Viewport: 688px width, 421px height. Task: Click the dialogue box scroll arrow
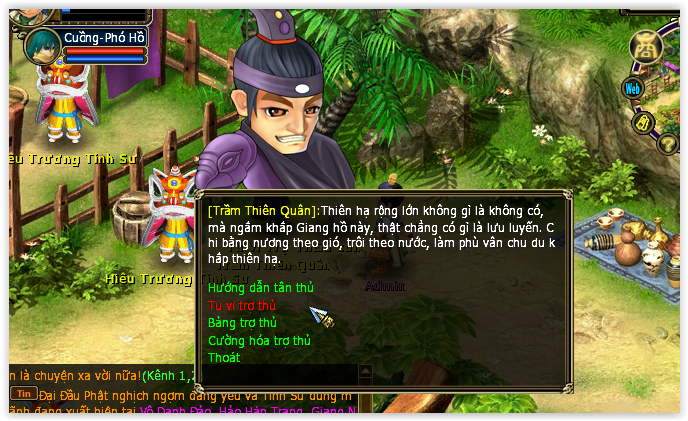click(365, 371)
